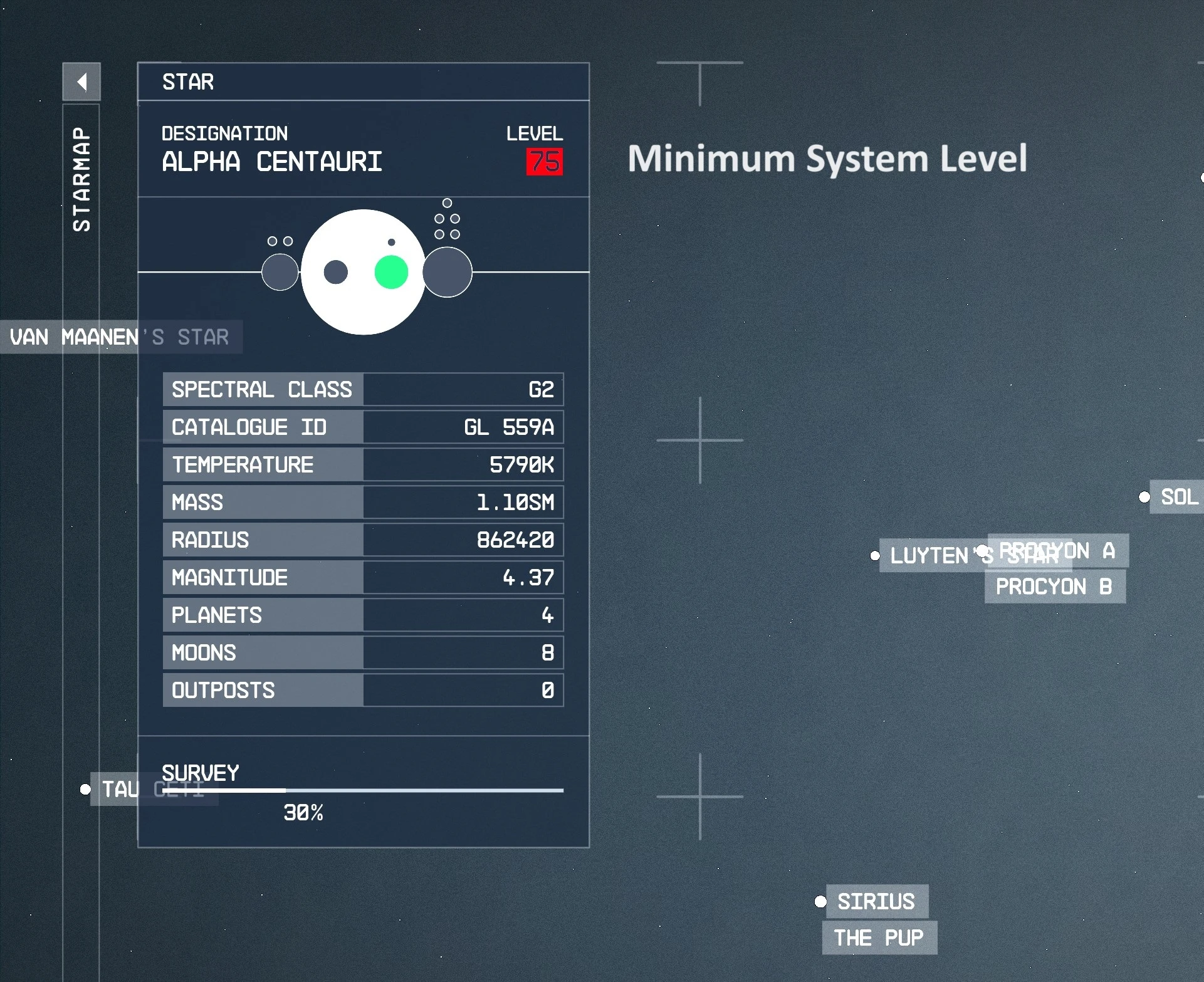Collapse the panel with the back arrow
1204x982 pixels.
[x=81, y=81]
